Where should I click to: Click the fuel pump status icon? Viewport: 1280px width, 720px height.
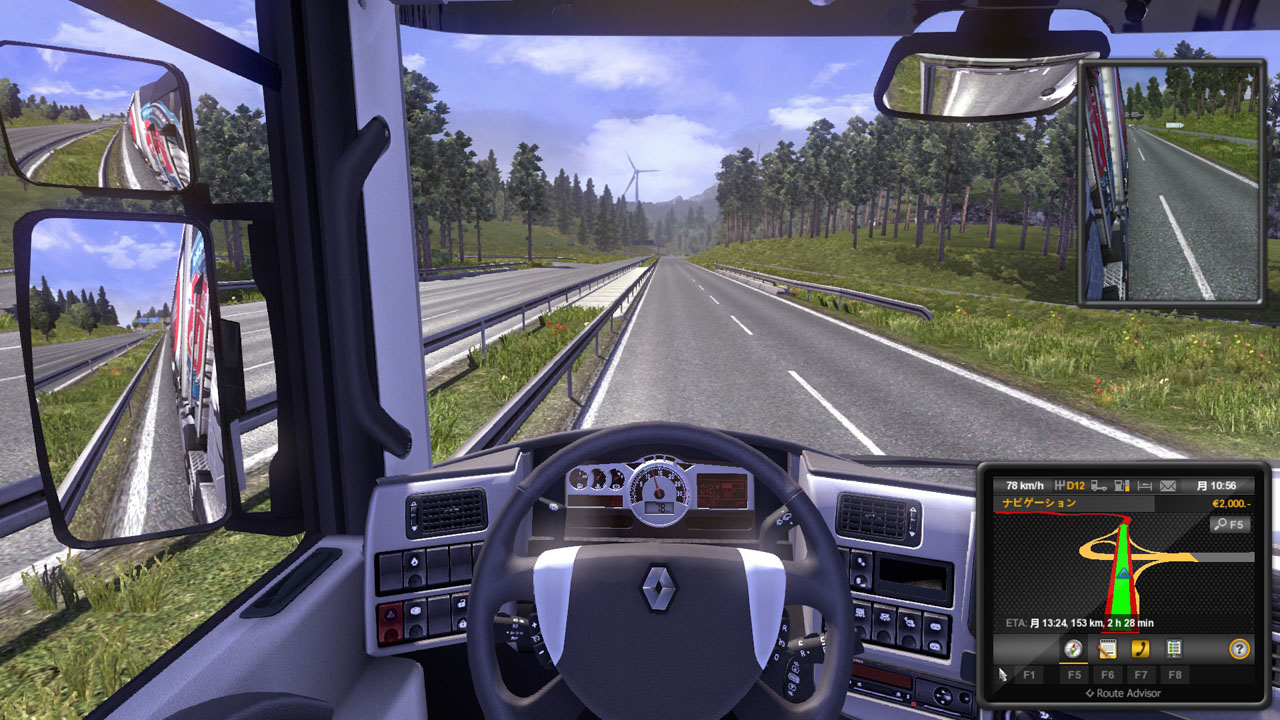click(x=1121, y=486)
